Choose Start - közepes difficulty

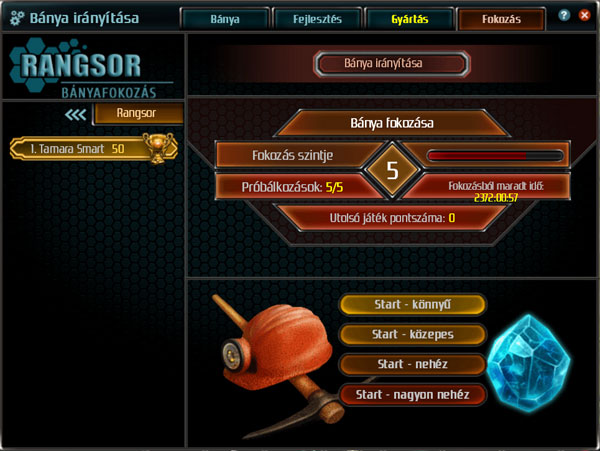413,334
